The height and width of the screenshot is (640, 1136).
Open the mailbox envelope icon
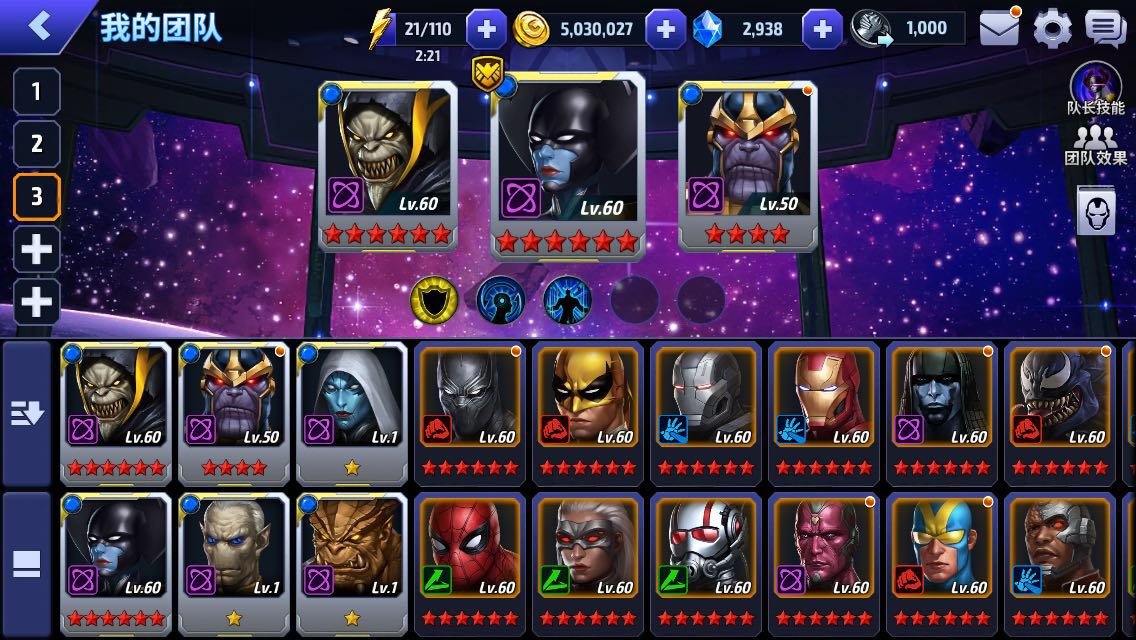coord(1000,29)
